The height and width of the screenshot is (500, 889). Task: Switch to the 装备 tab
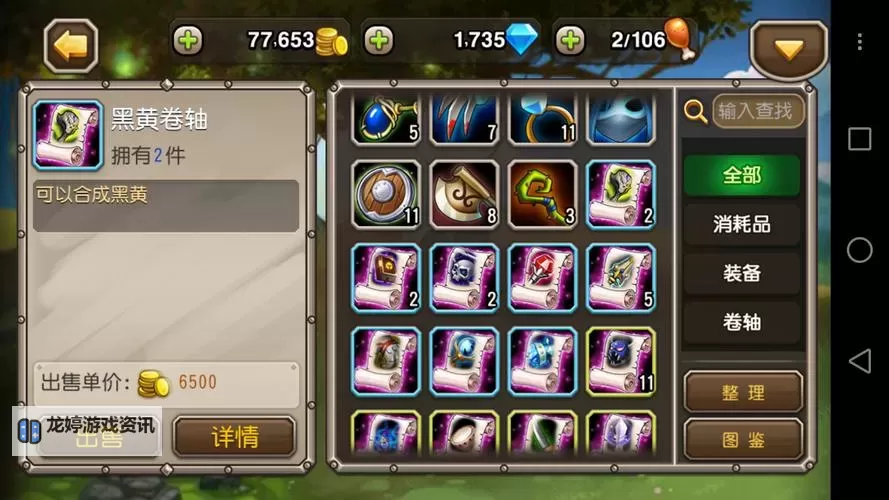742,273
